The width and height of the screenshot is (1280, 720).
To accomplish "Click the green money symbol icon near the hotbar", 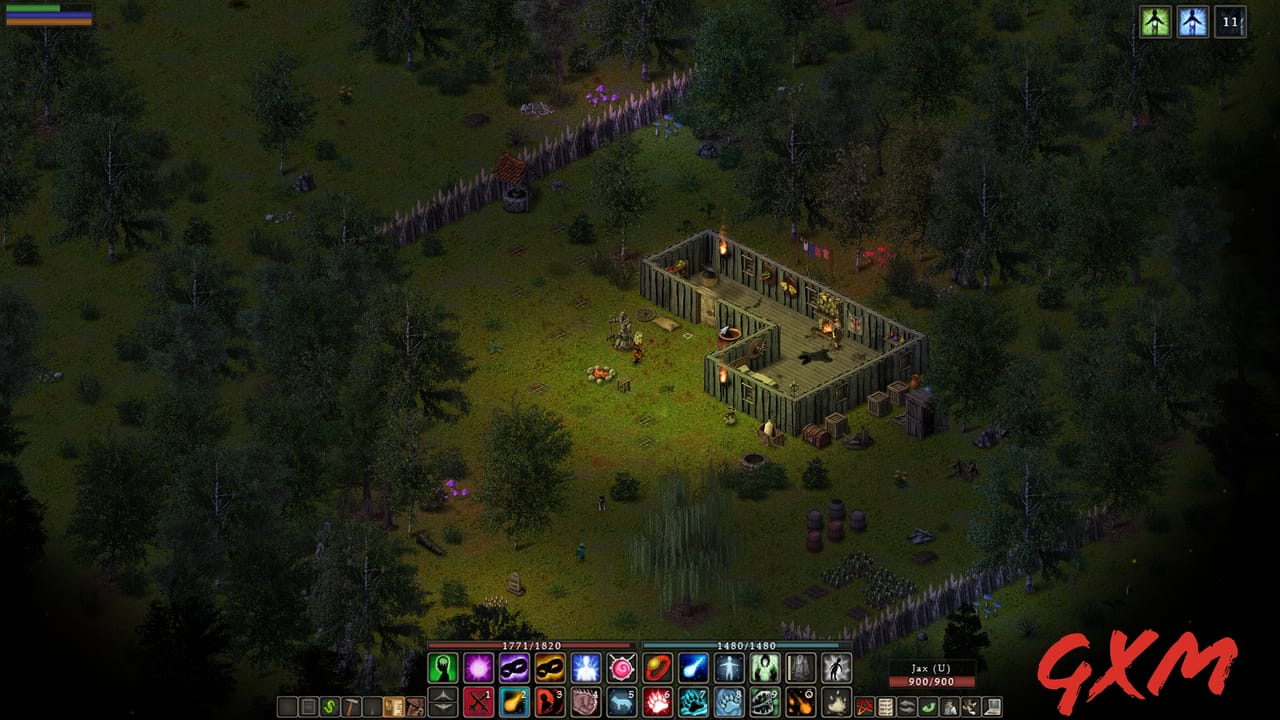I will tap(329, 706).
